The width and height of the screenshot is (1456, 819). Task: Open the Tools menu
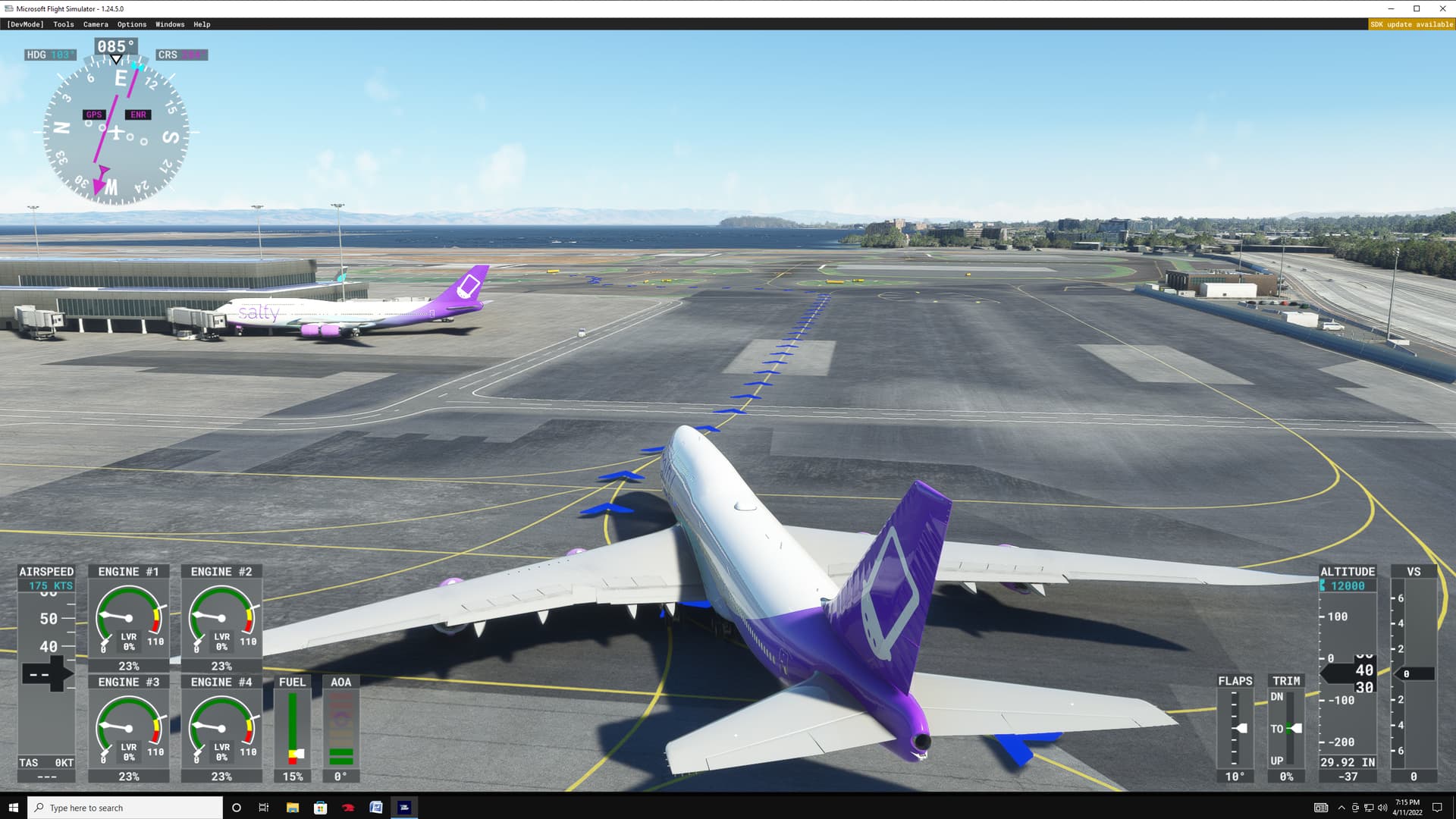(63, 24)
